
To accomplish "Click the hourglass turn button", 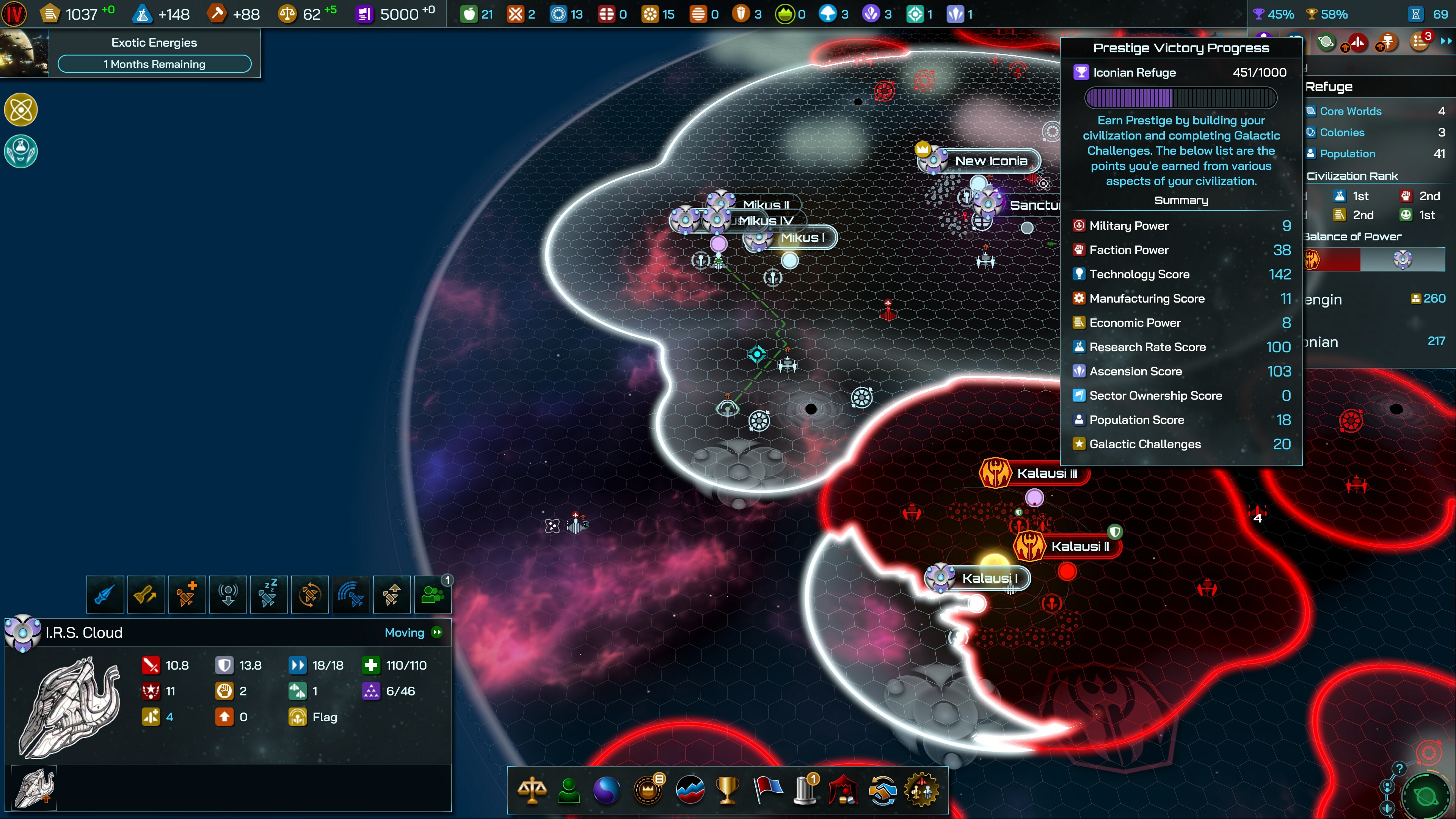I will pos(1416,14).
